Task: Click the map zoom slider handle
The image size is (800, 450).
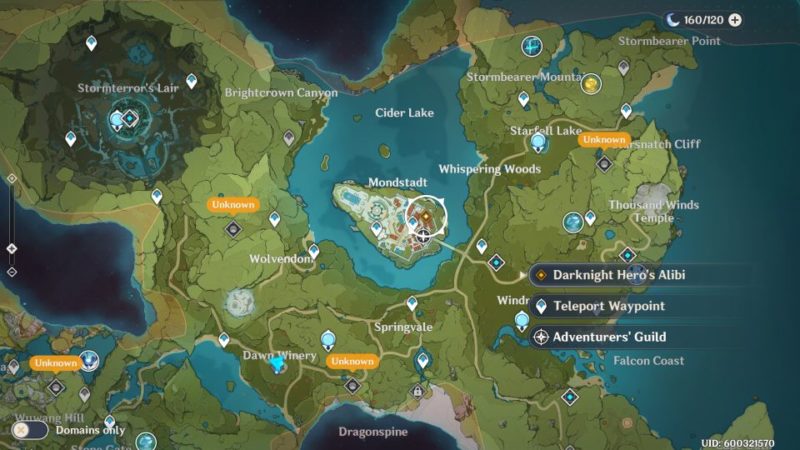Action: (11, 248)
